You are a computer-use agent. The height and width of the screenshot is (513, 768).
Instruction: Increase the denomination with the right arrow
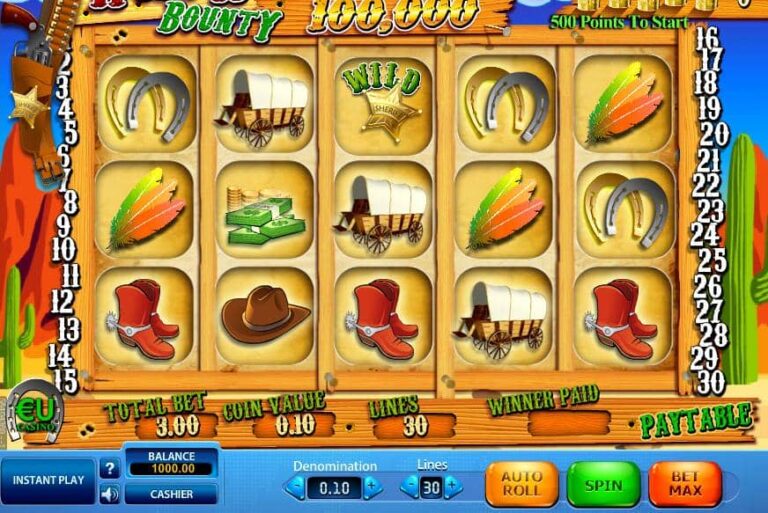(x=372, y=487)
